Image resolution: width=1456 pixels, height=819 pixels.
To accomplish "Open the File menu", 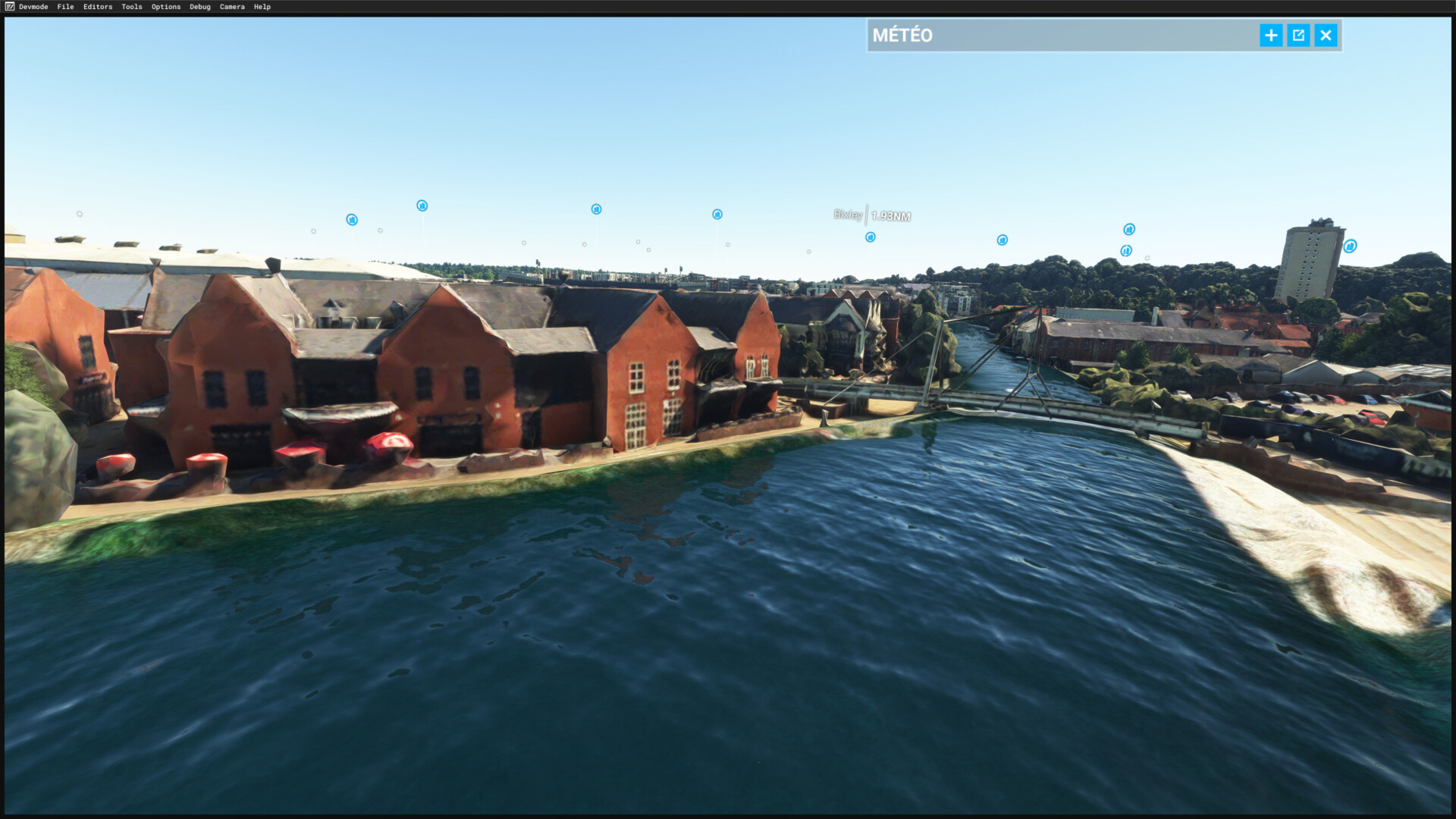I will tap(65, 7).
